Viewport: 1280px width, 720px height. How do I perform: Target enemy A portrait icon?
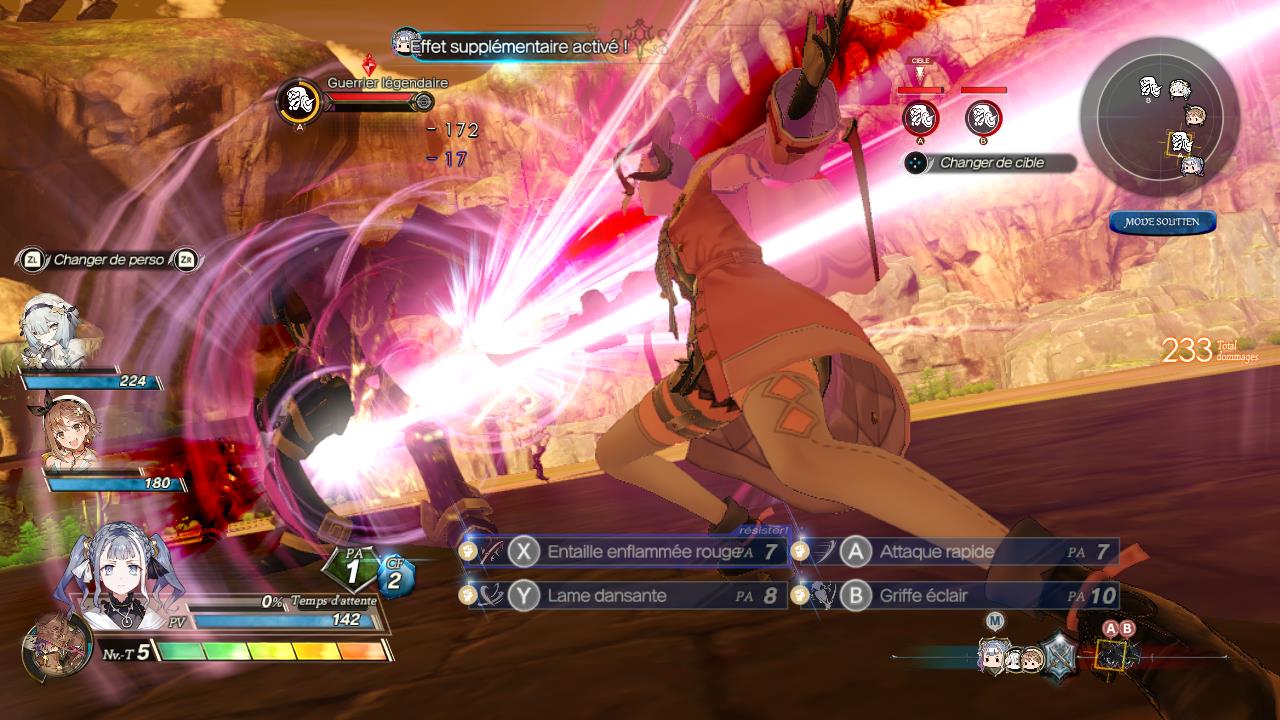point(920,118)
